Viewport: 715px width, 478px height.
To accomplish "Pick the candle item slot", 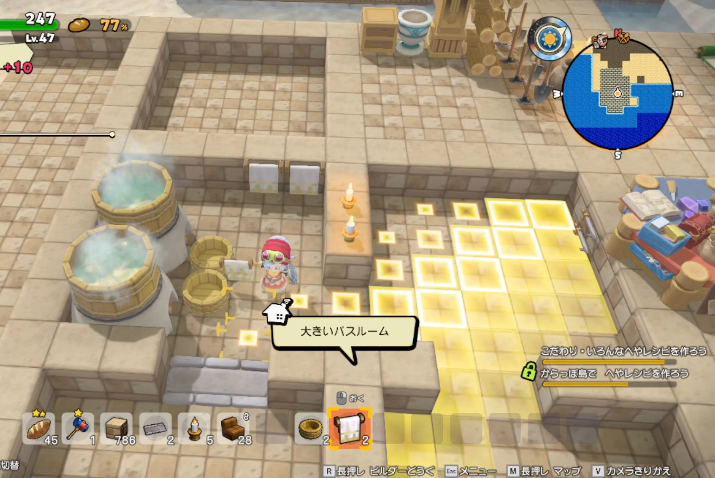I will [x=194, y=429].
